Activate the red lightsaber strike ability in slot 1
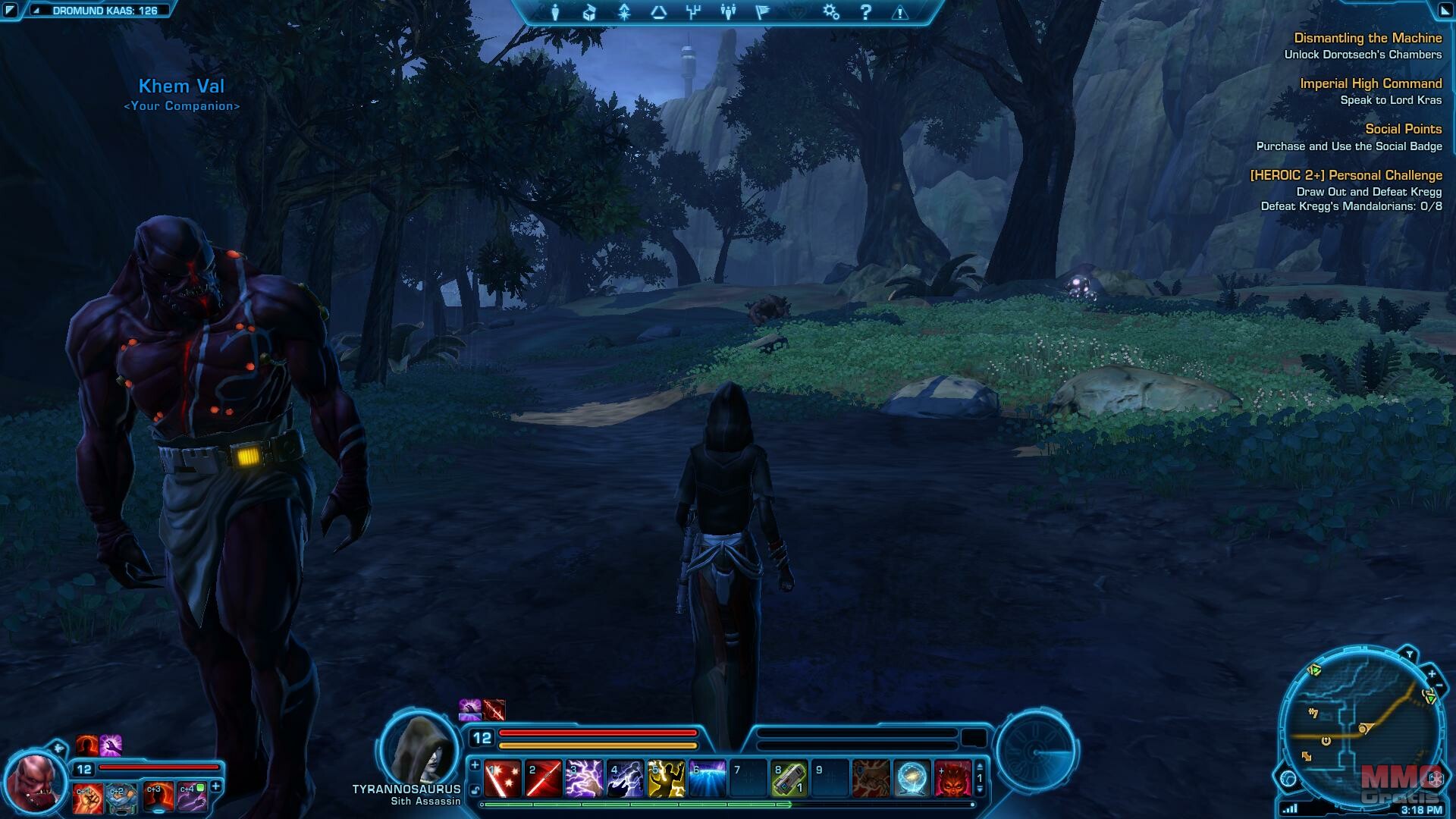Screen dimensions: 1456x819 (502, 779)
